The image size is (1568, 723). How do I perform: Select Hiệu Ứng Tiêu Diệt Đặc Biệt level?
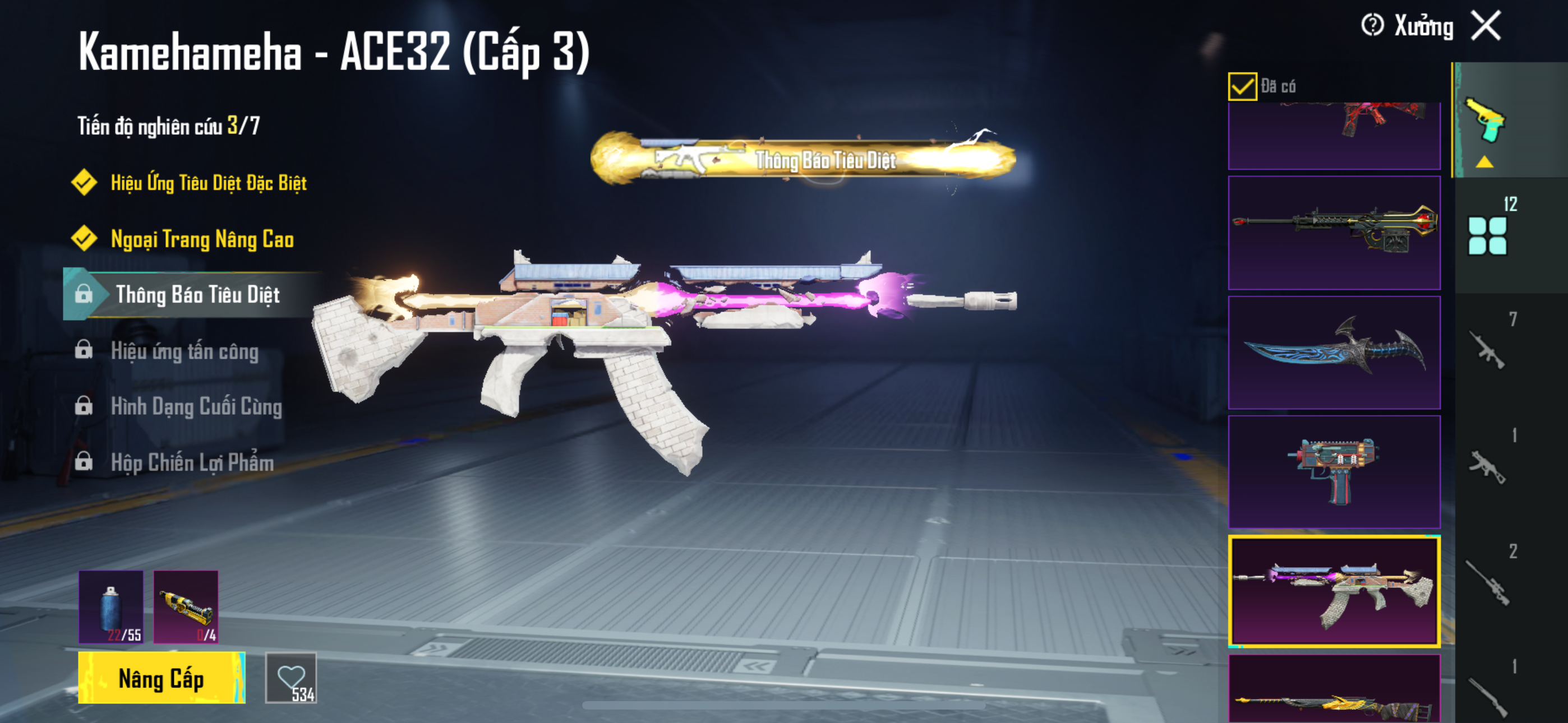tap(208, 183)
